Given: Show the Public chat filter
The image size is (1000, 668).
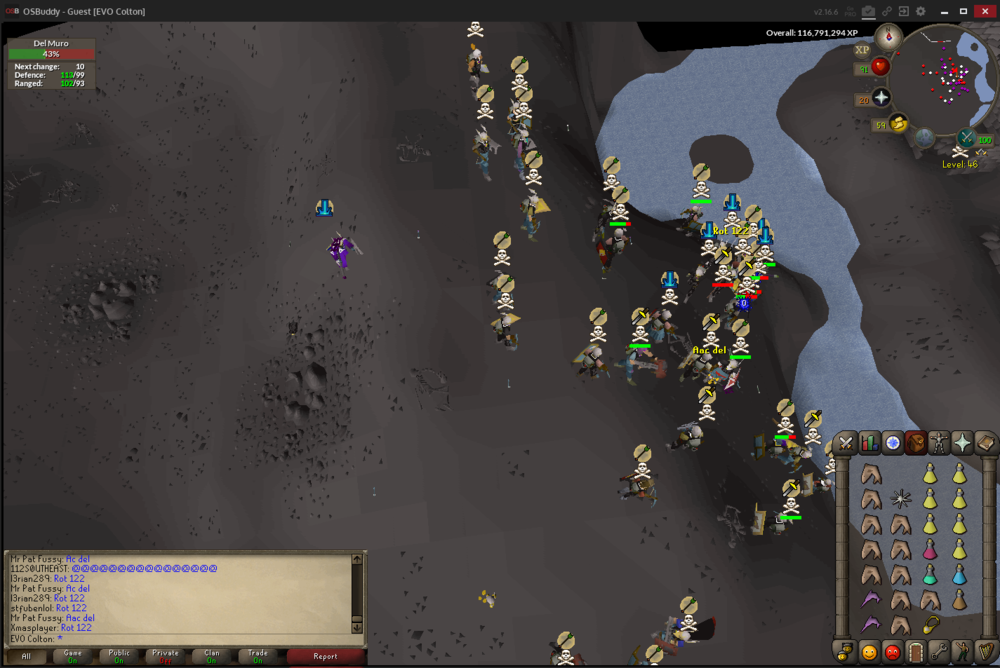Looking at the screenshot, I should [119, 656].
